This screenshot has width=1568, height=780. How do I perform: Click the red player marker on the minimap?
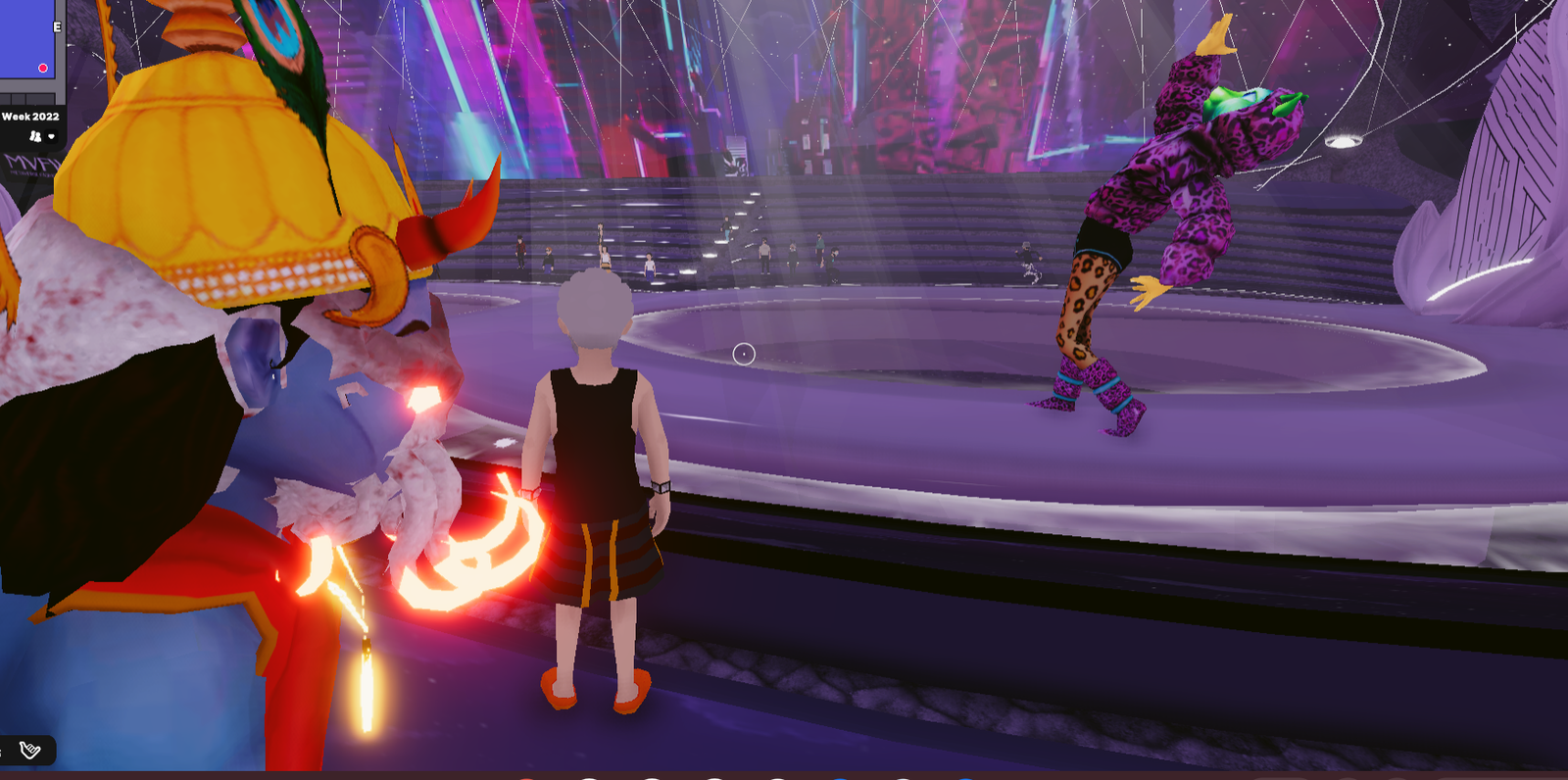click(43, 68)
